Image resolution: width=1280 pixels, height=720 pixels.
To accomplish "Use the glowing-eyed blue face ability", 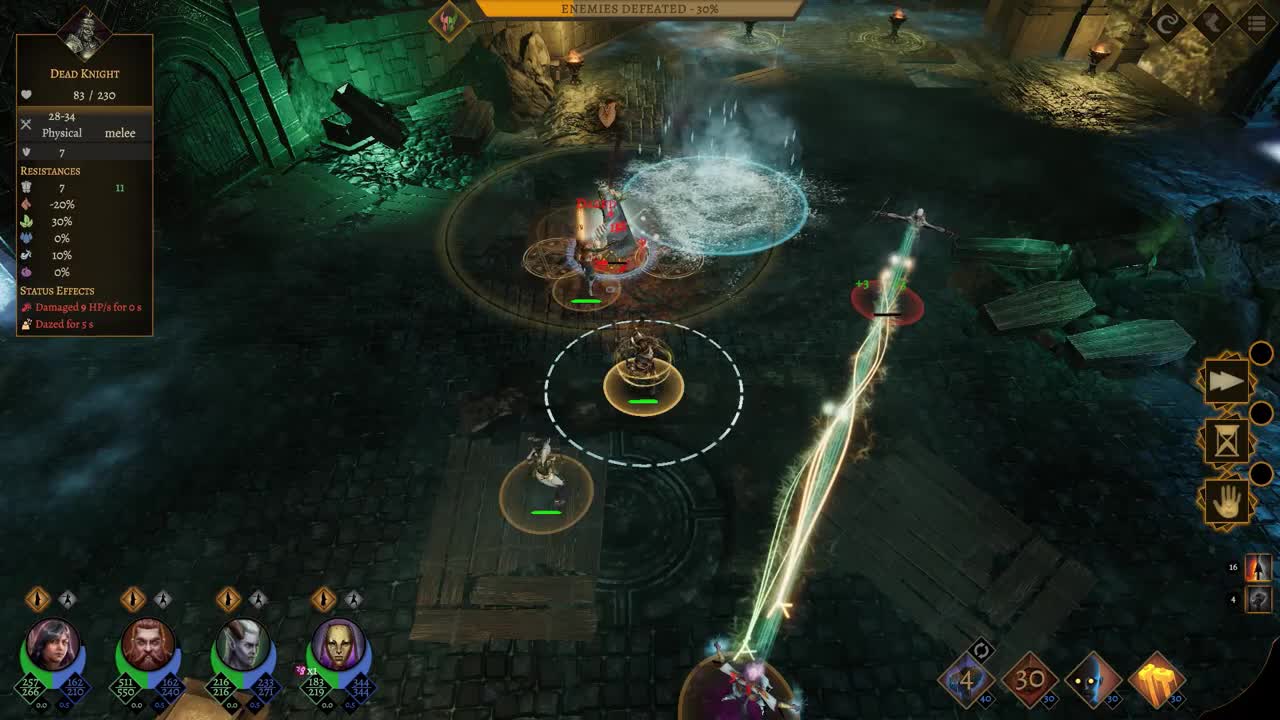I will pyautogui.click(x=1093, y=680).
